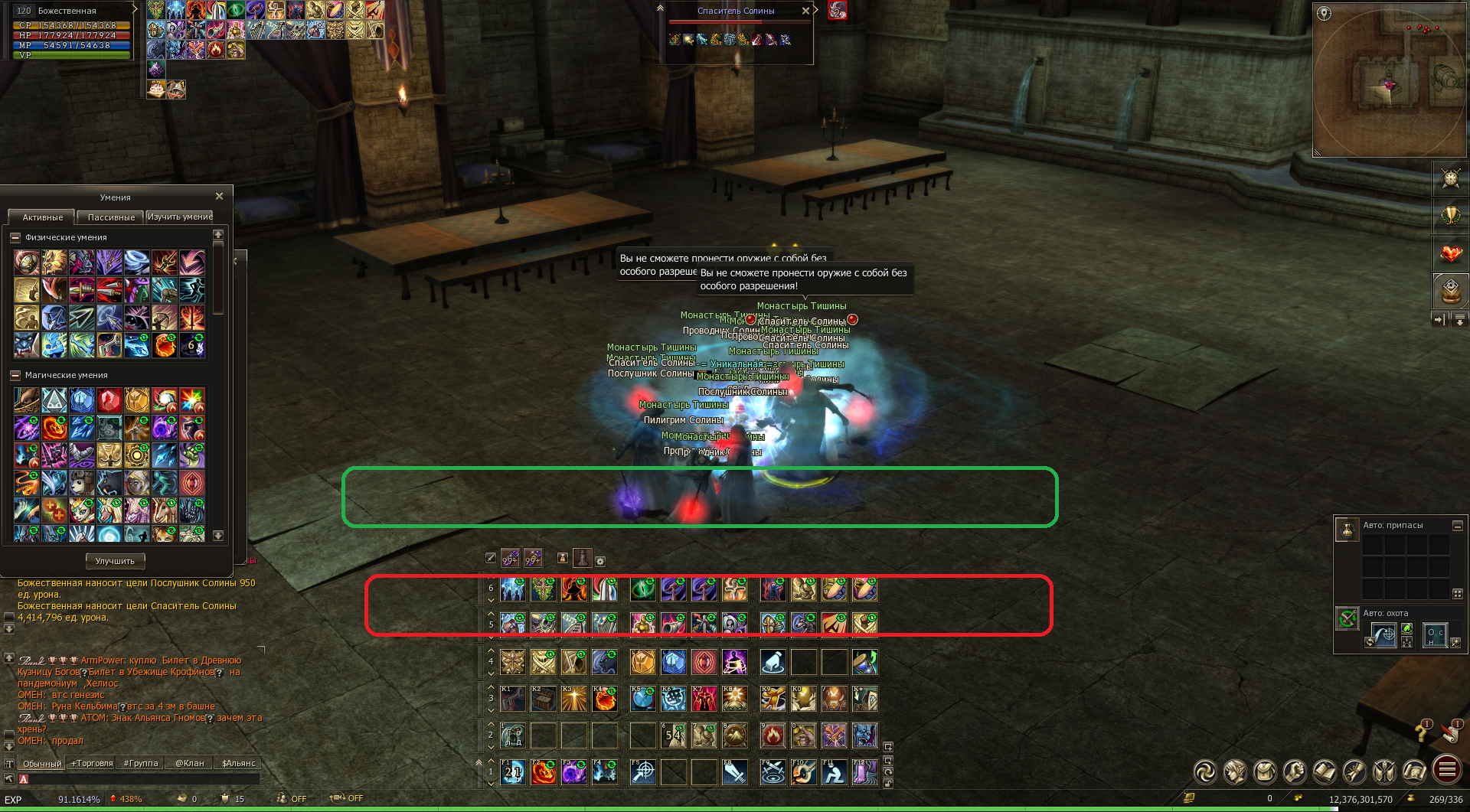Switch to the Пассивные skills tab
Viewport: 1470px width, 812px height.
tap(111, 217)
